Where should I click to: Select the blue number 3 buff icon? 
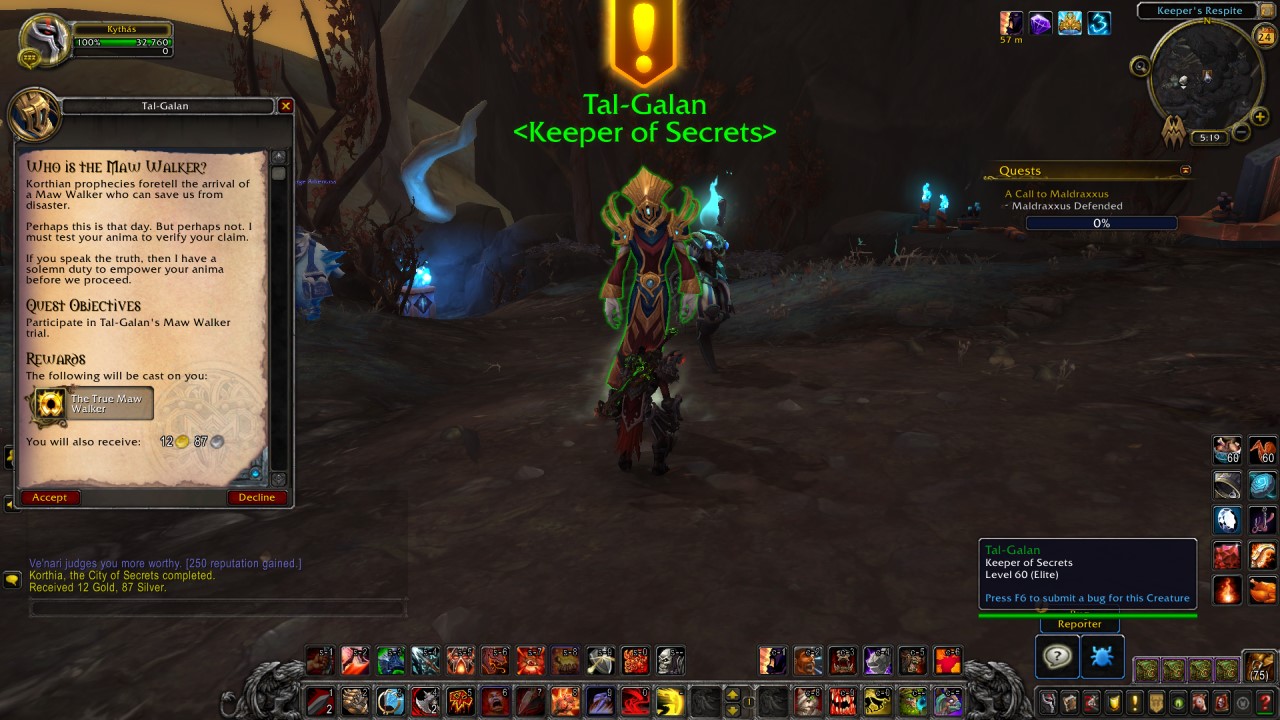click(x=1098, y=22)
